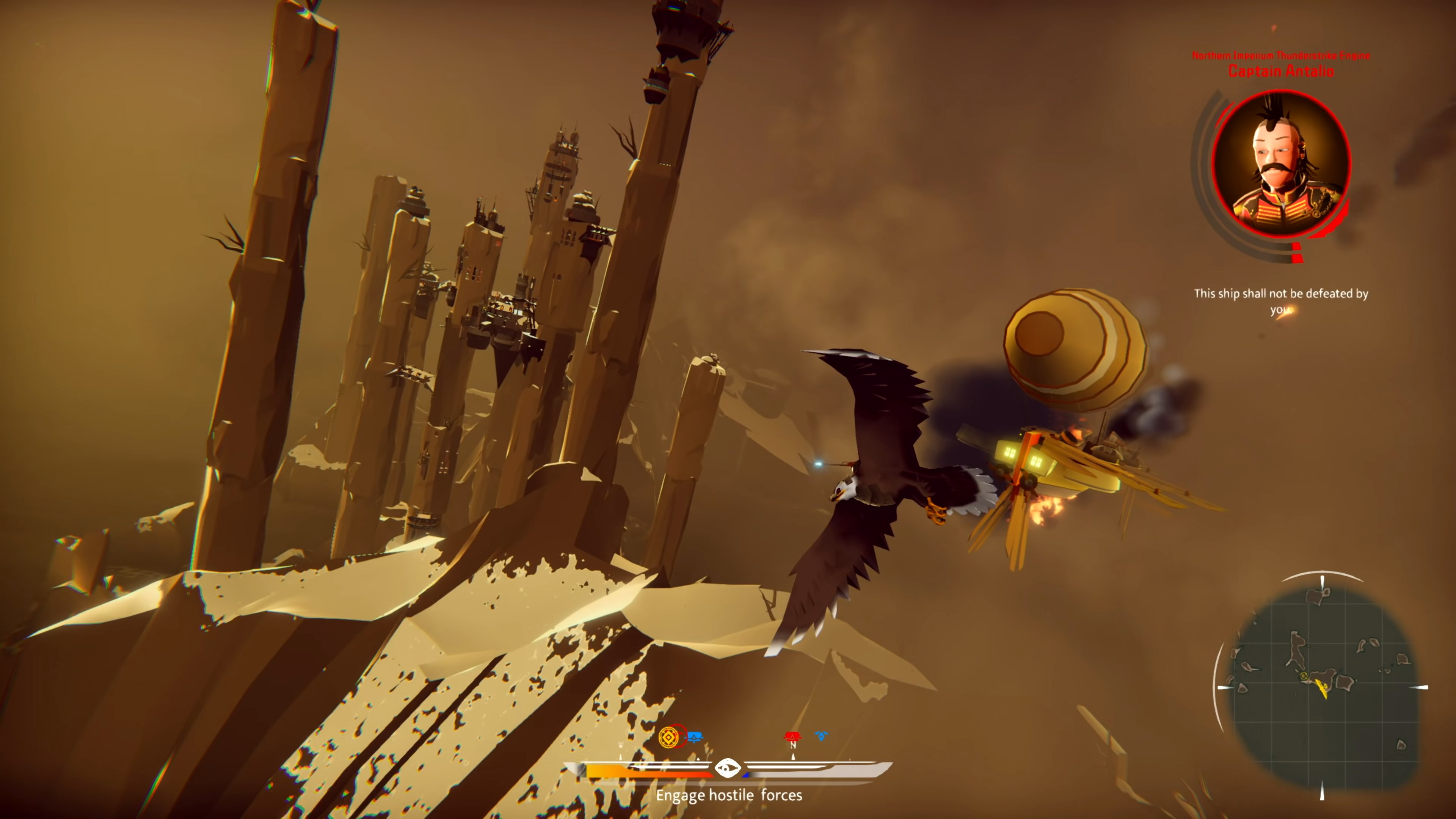
Task: Click the red enemy ship marker above the N indicator
Action: (793, 736)
